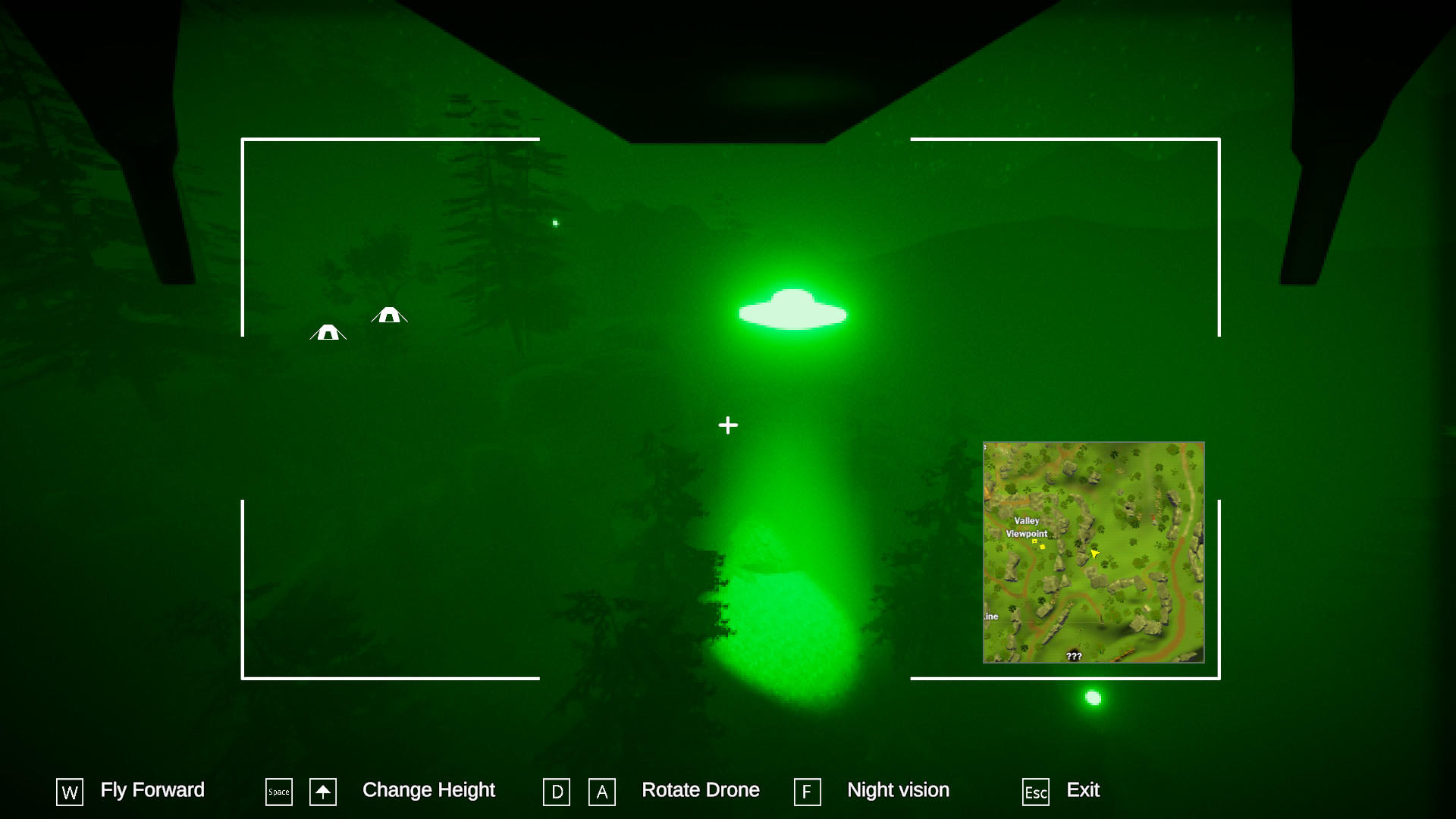Image resolution: width=1456 pixels, height=819 pixels.
Task: Click the glowing UFO light
Action: [x=792, y=311]
